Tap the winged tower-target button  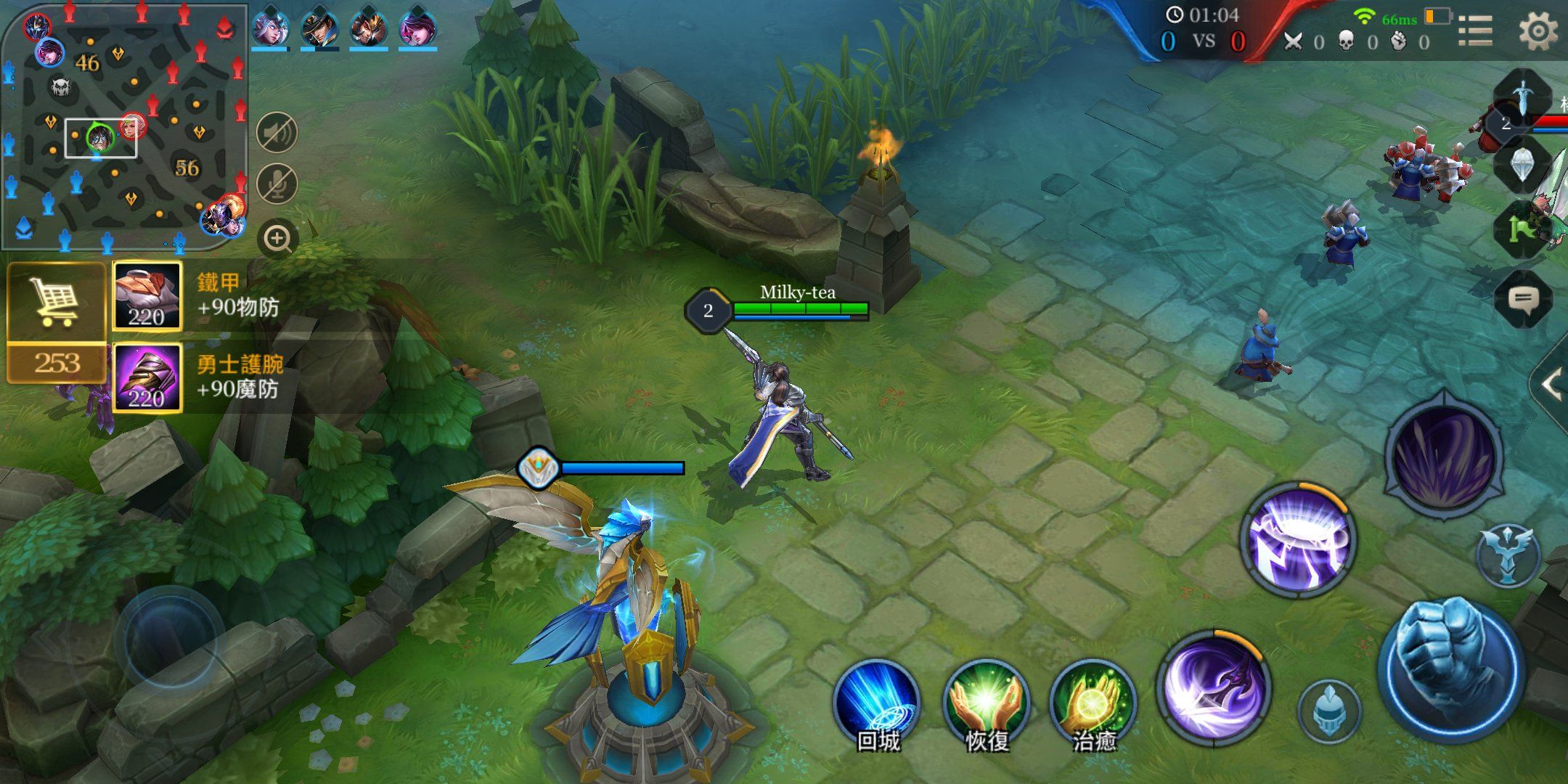coord(1508,557)
